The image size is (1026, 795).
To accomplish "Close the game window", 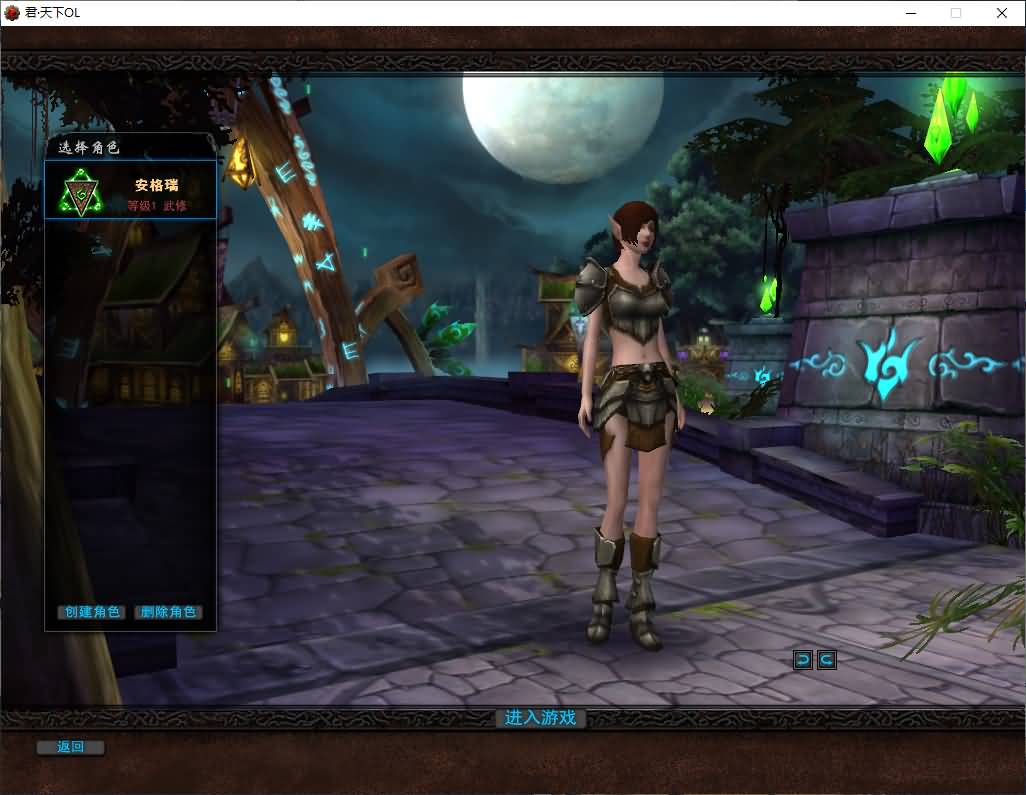I will point(1001,13).
